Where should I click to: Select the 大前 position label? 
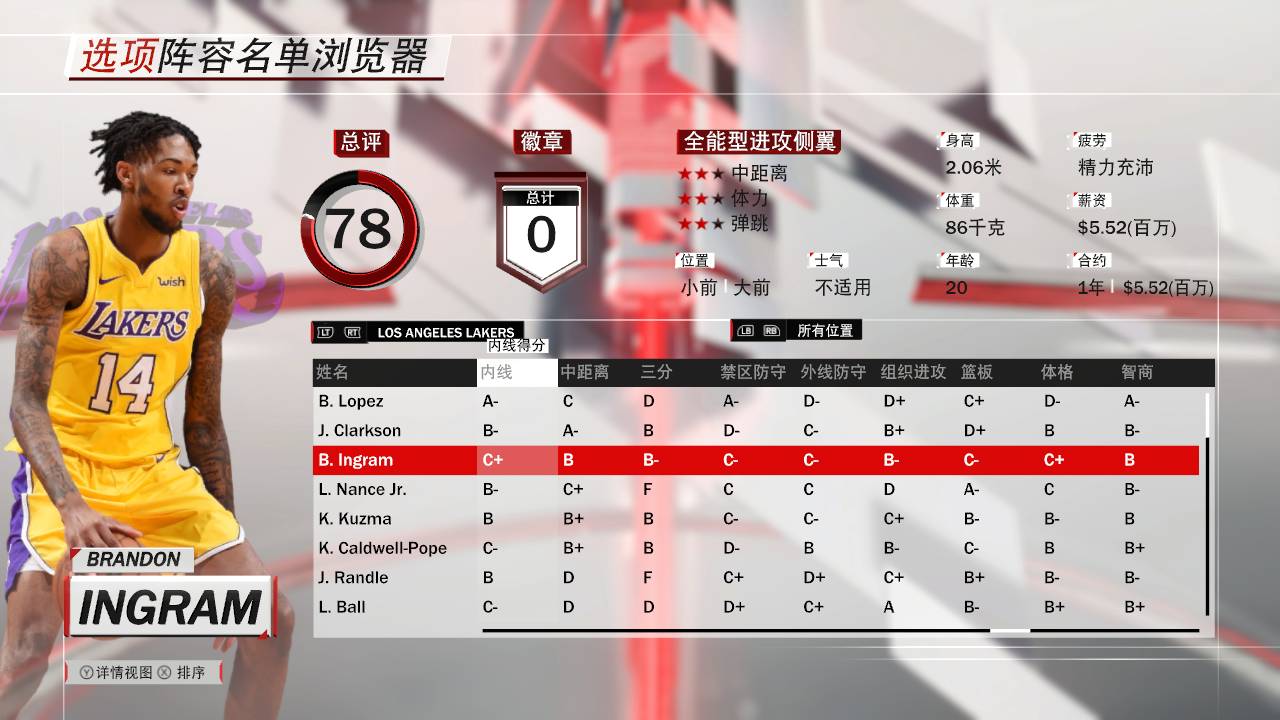pyautogui.click(x=751, y=289)
